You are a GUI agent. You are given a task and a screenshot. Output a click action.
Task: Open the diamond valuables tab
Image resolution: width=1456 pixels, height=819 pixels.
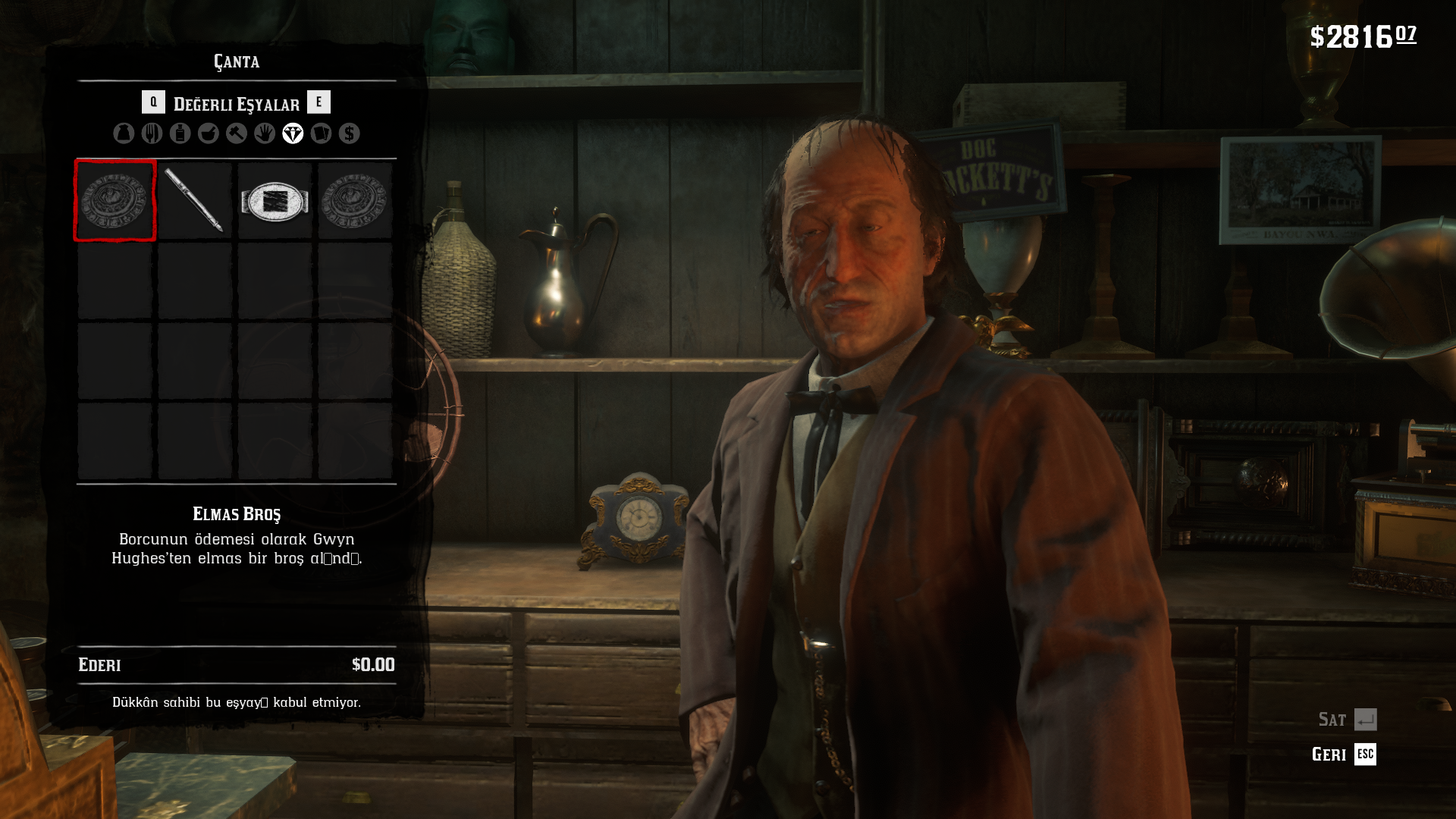pos(293,133)
